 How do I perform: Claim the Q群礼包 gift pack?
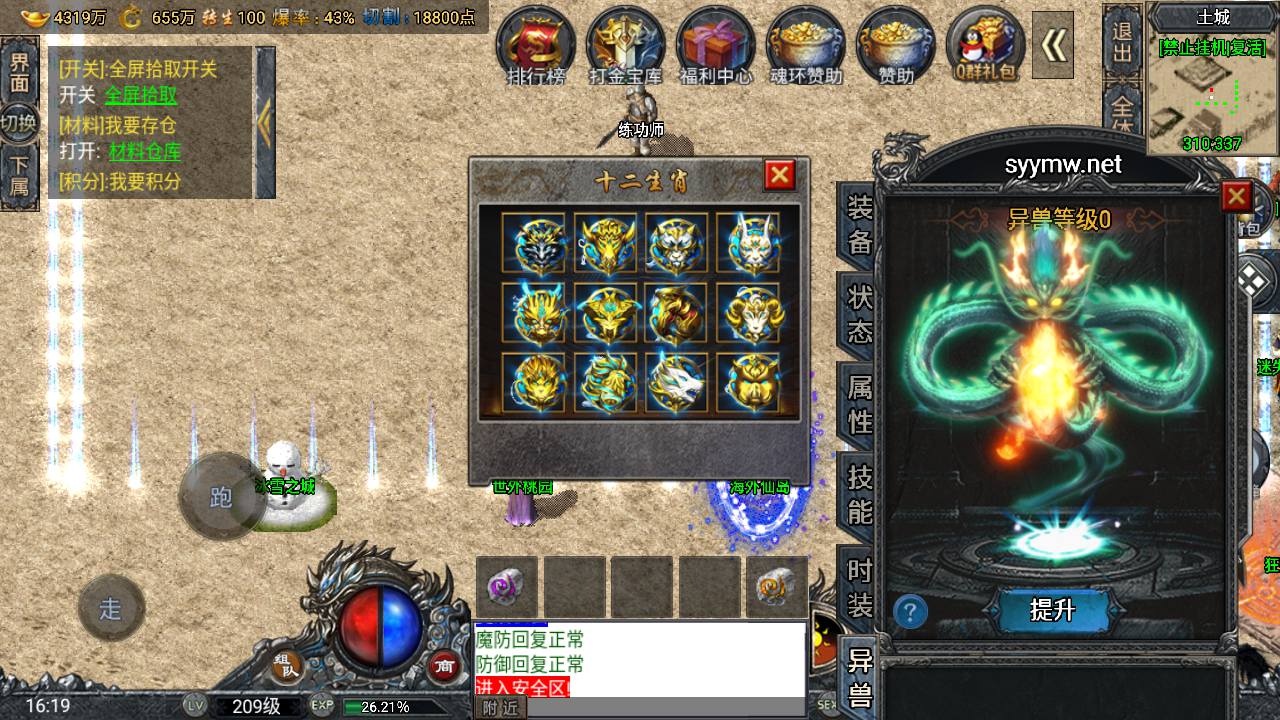coord(985,45)
